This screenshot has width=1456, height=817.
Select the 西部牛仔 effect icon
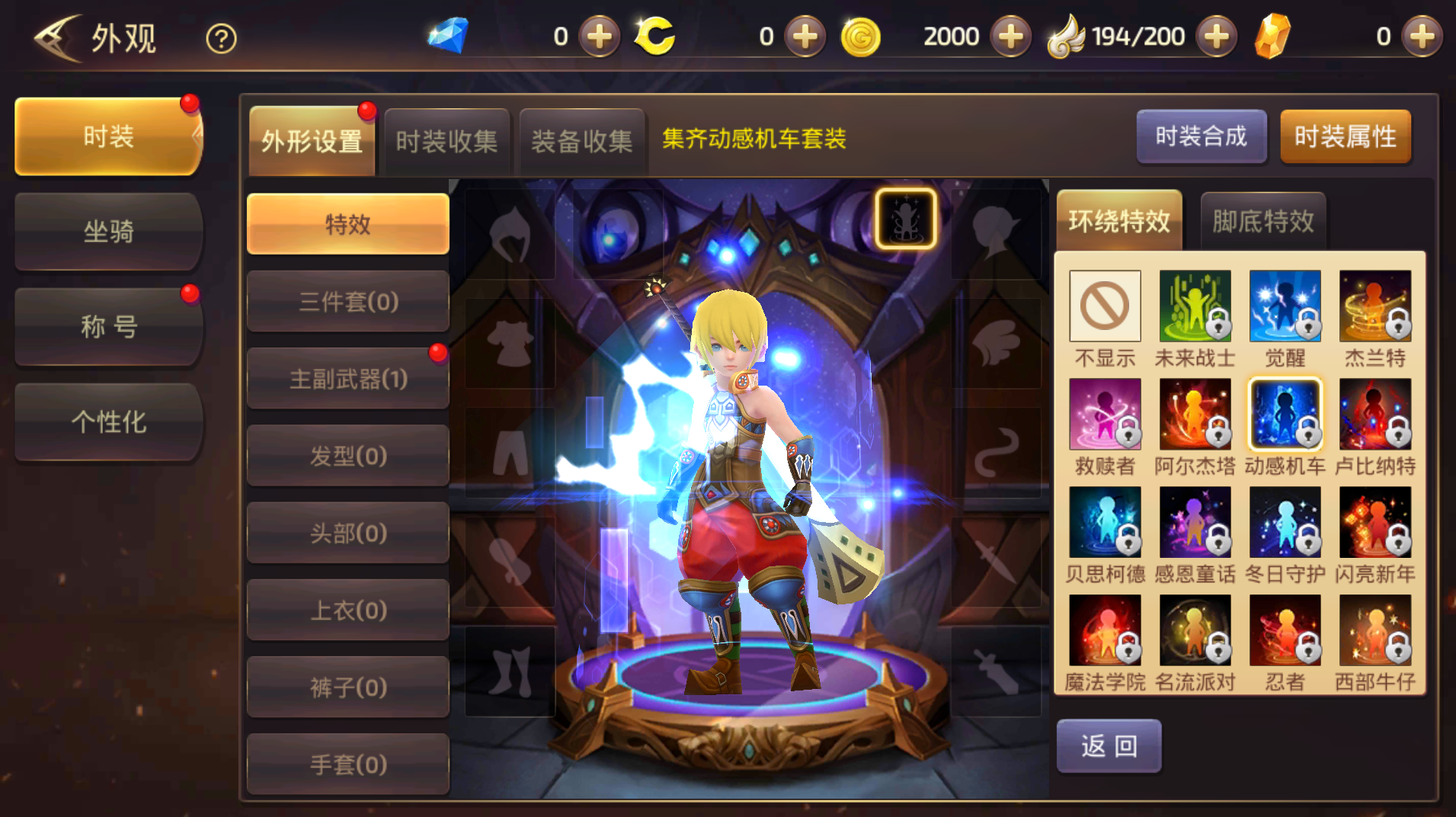tap(1375, 631)
